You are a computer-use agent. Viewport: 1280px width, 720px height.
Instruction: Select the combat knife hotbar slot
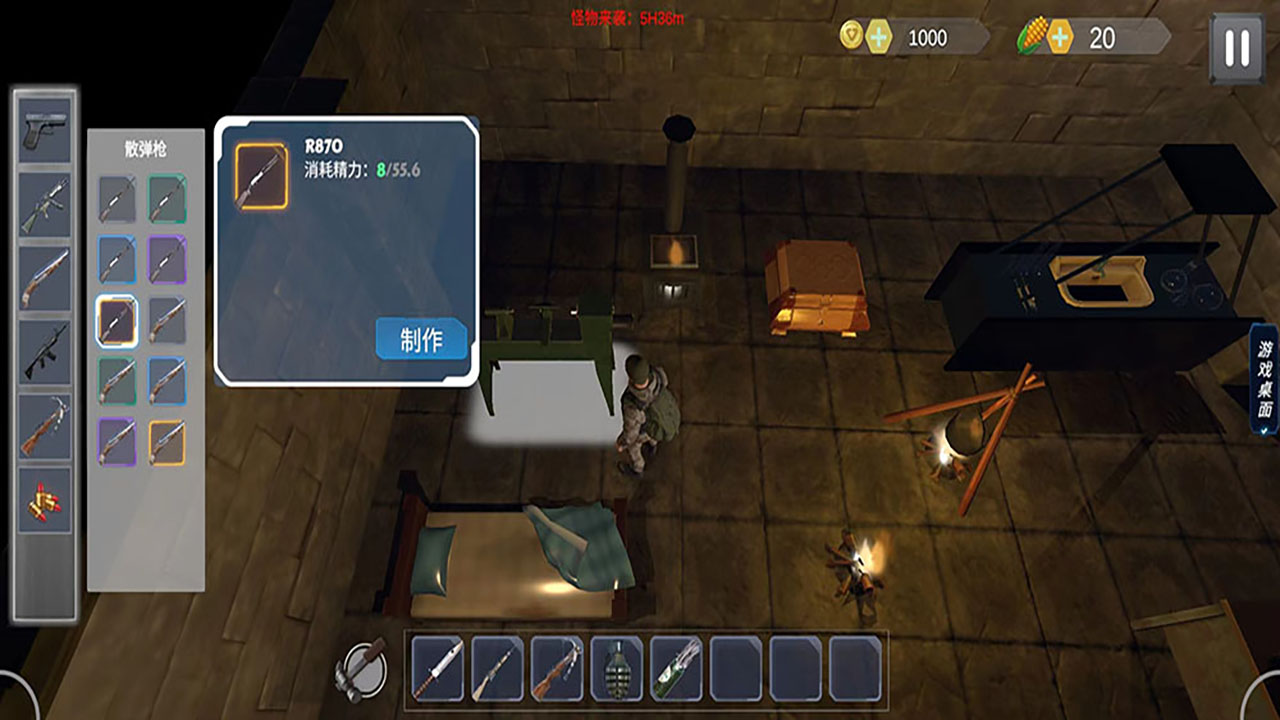[438, 668]
